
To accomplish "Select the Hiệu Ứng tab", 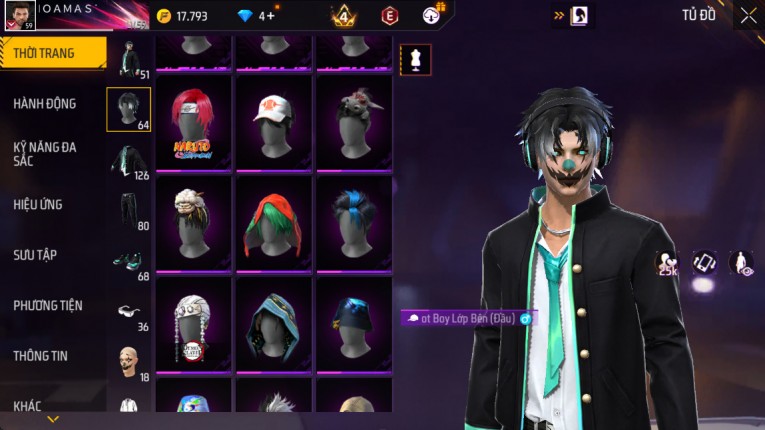I will (x=38, y=204).
